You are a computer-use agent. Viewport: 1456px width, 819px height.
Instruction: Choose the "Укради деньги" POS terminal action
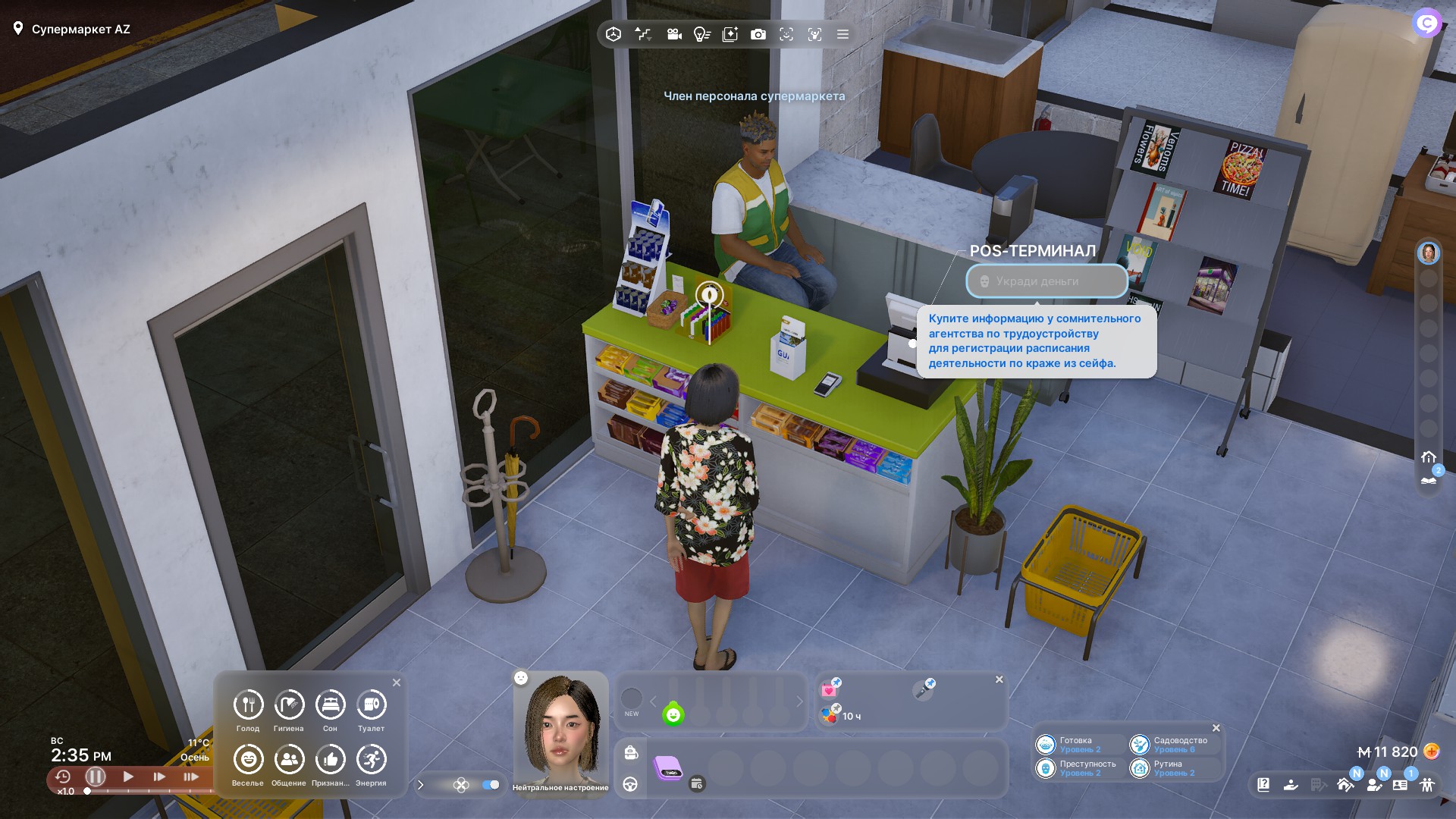tap(1046, 281)
